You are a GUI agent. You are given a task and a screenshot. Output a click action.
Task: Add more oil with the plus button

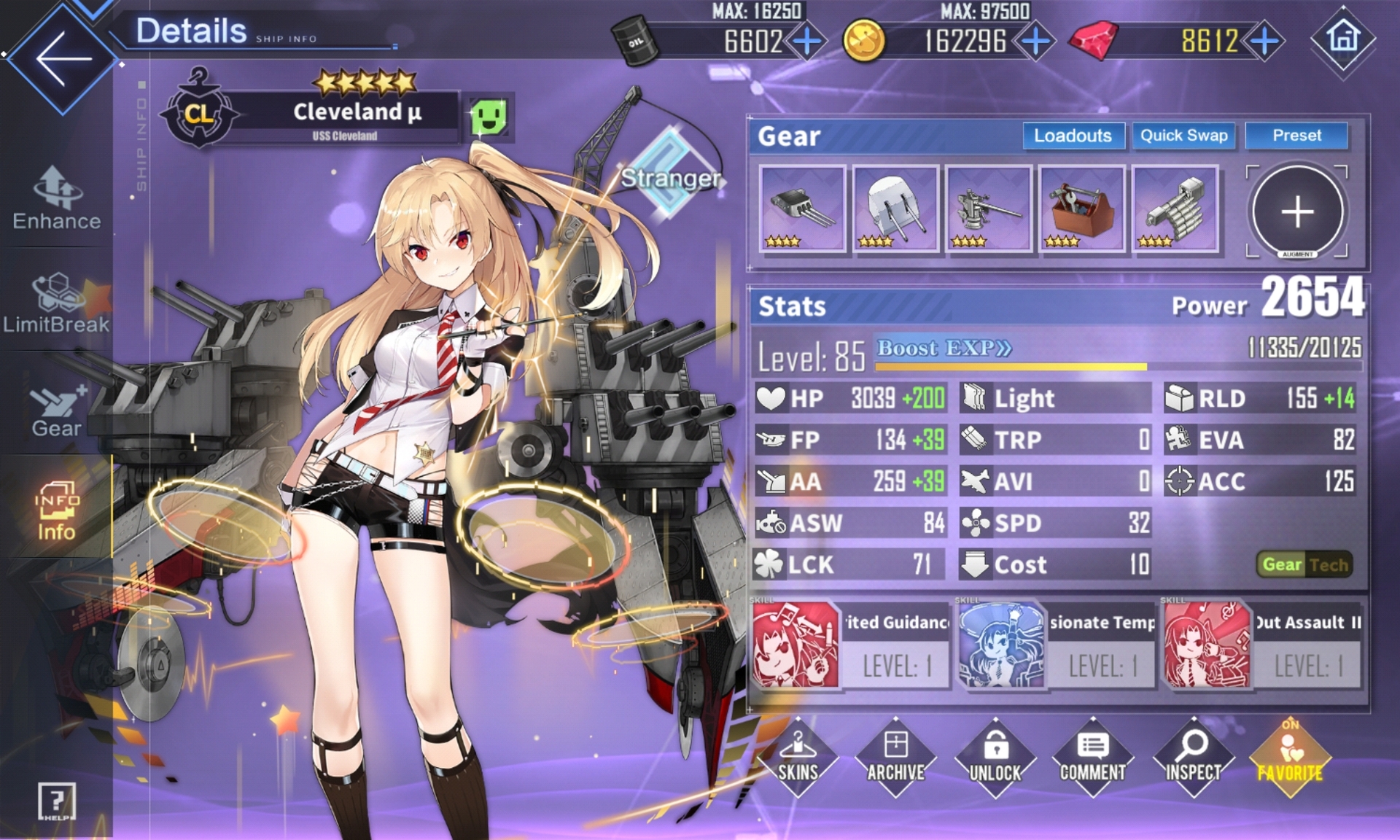click(x=807, y=42)
